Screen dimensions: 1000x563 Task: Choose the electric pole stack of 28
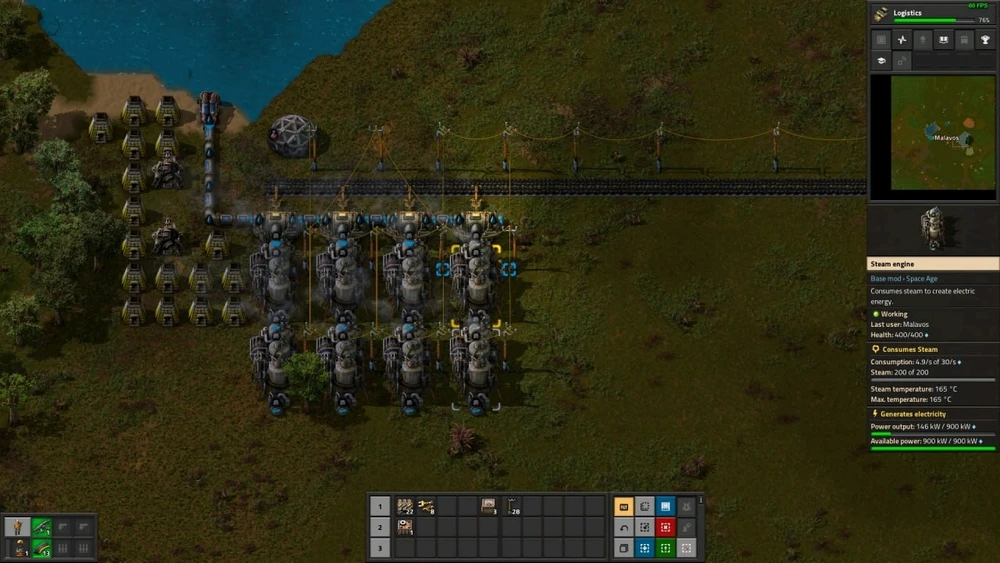(511, 507)
